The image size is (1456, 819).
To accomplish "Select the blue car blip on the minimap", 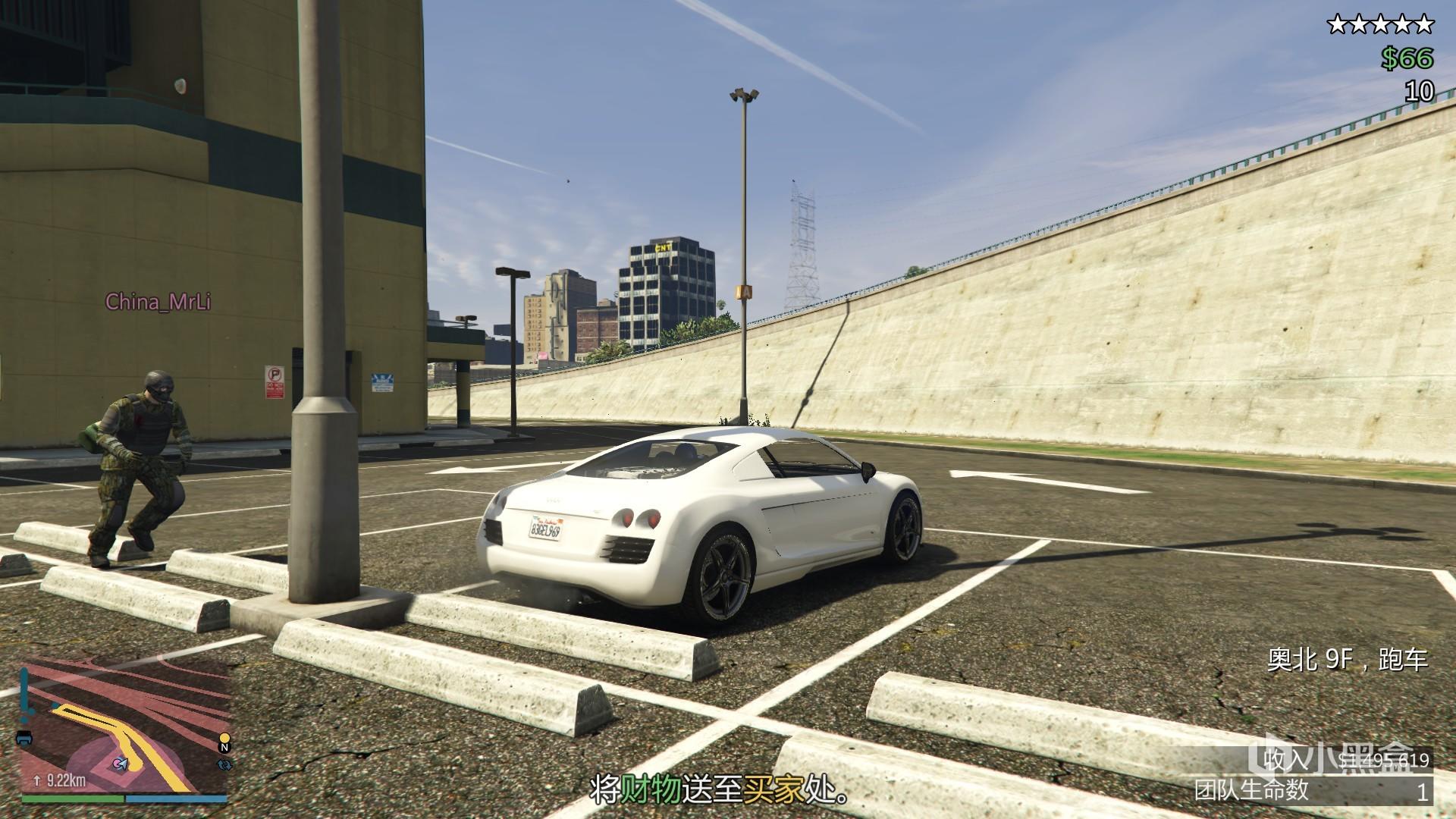I will pos(24,738).
